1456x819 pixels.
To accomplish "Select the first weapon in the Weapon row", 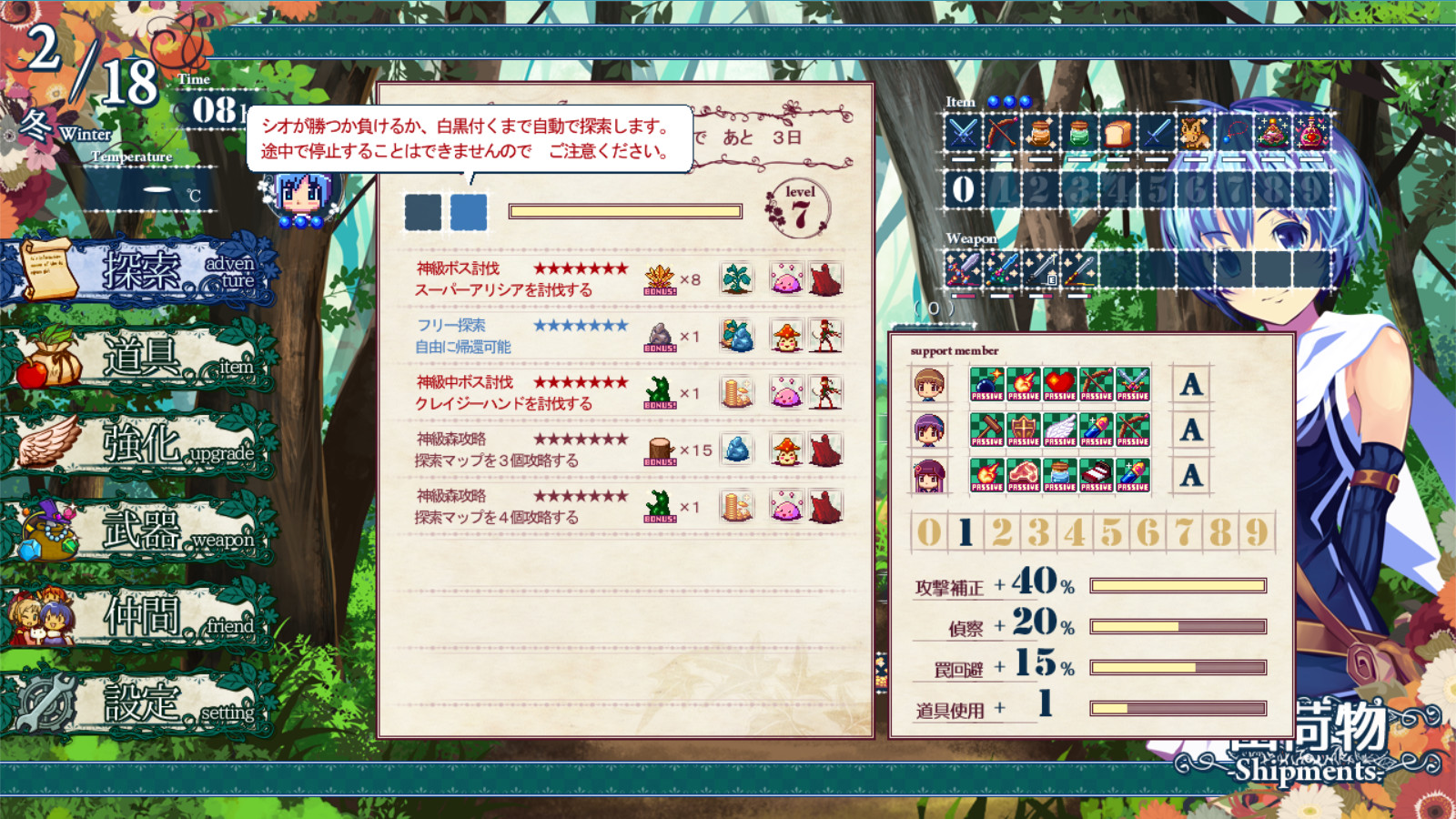I will [x=962, y=268].
